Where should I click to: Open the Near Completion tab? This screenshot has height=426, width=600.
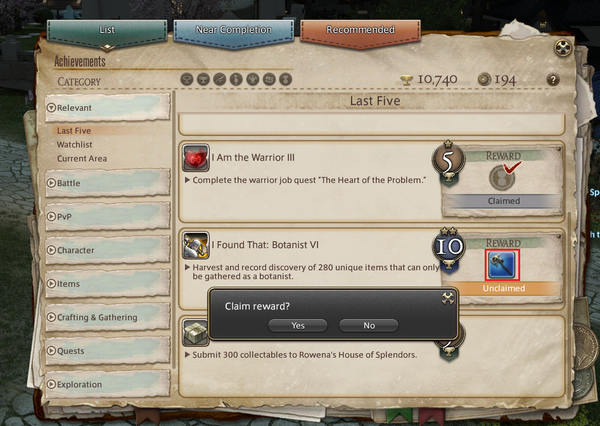[x=233, y=31]
